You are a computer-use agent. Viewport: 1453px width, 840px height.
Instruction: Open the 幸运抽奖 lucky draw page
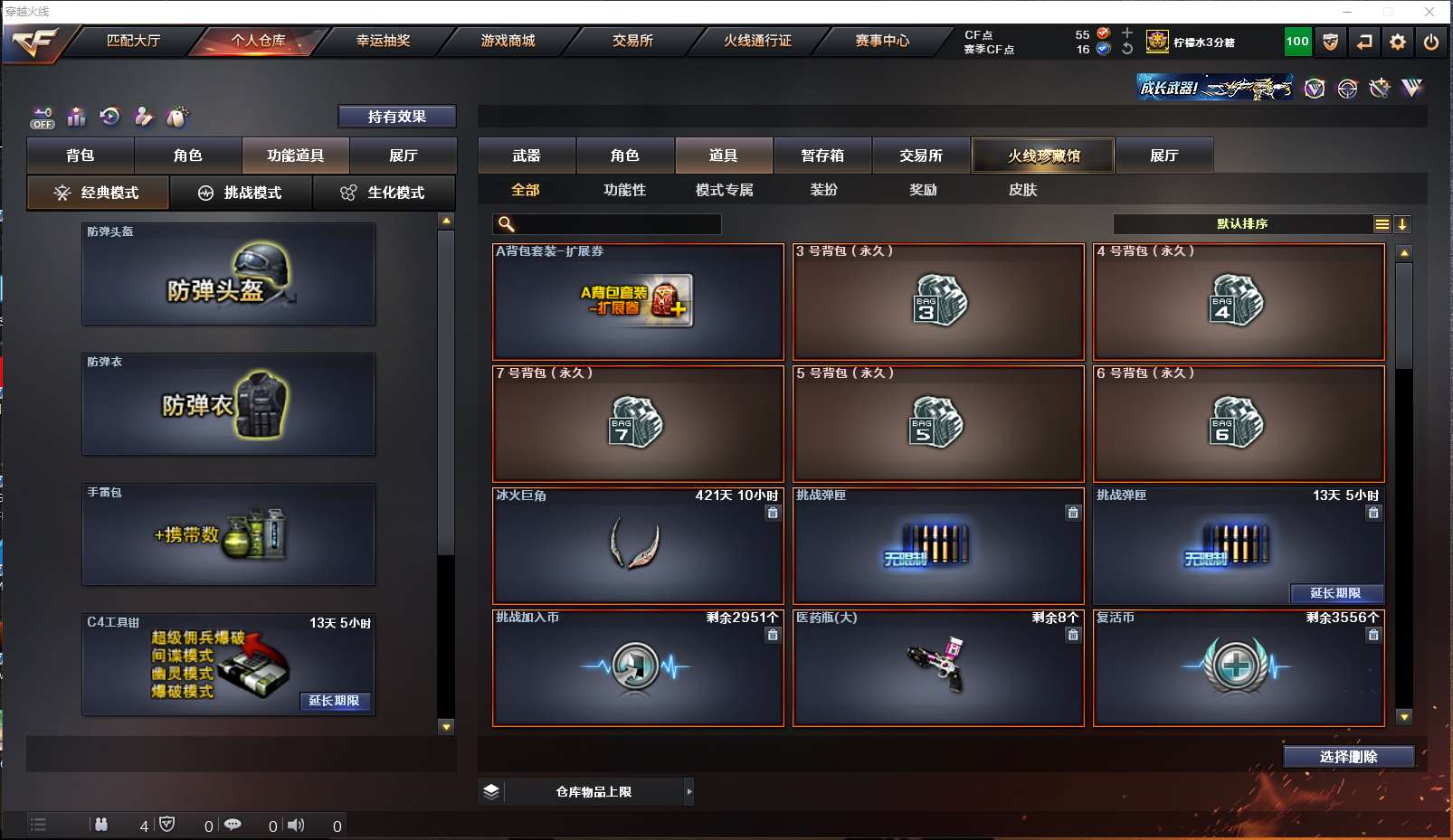tap(383, 41)
